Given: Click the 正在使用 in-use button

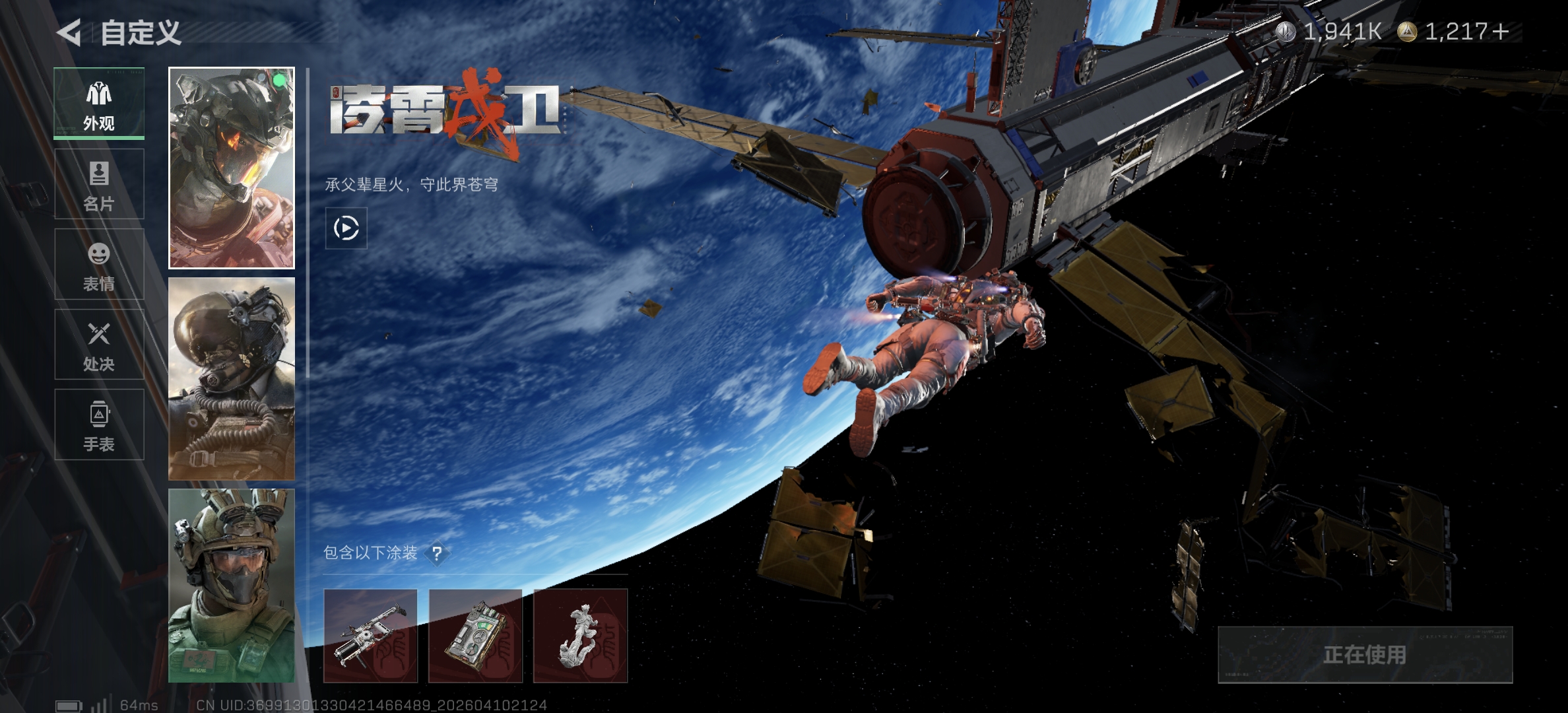Looking at the screenshot, I should pyautogui.click(x=1365, y=654).
